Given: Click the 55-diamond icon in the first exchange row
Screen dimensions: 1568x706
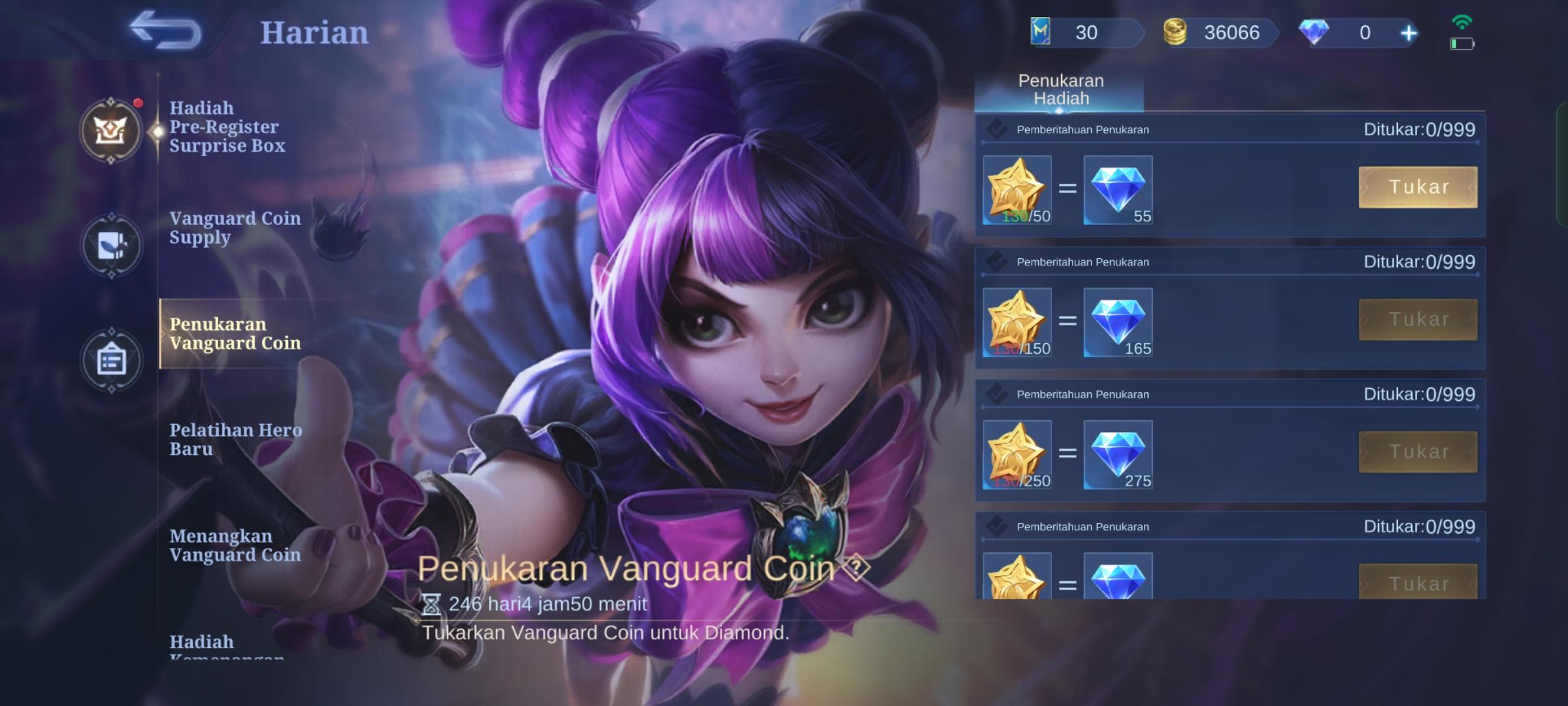Looking at the screenshot, I should point(1119,190).
